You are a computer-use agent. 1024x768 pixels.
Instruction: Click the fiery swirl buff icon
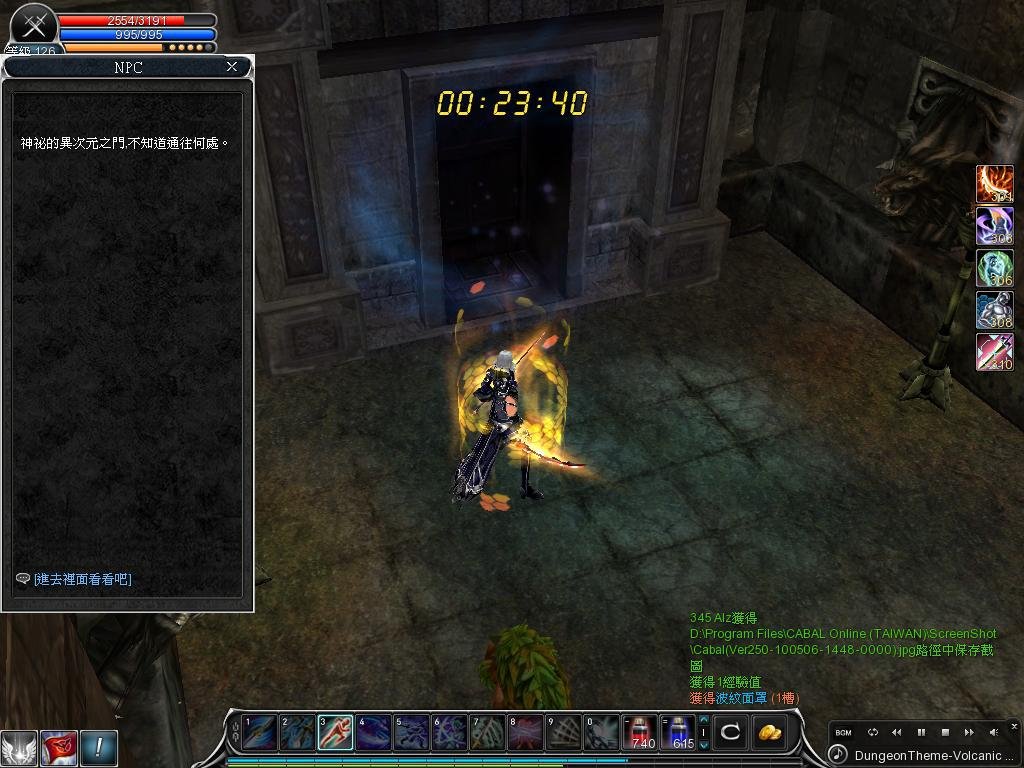pyautogui.click(x=994, y=184)
